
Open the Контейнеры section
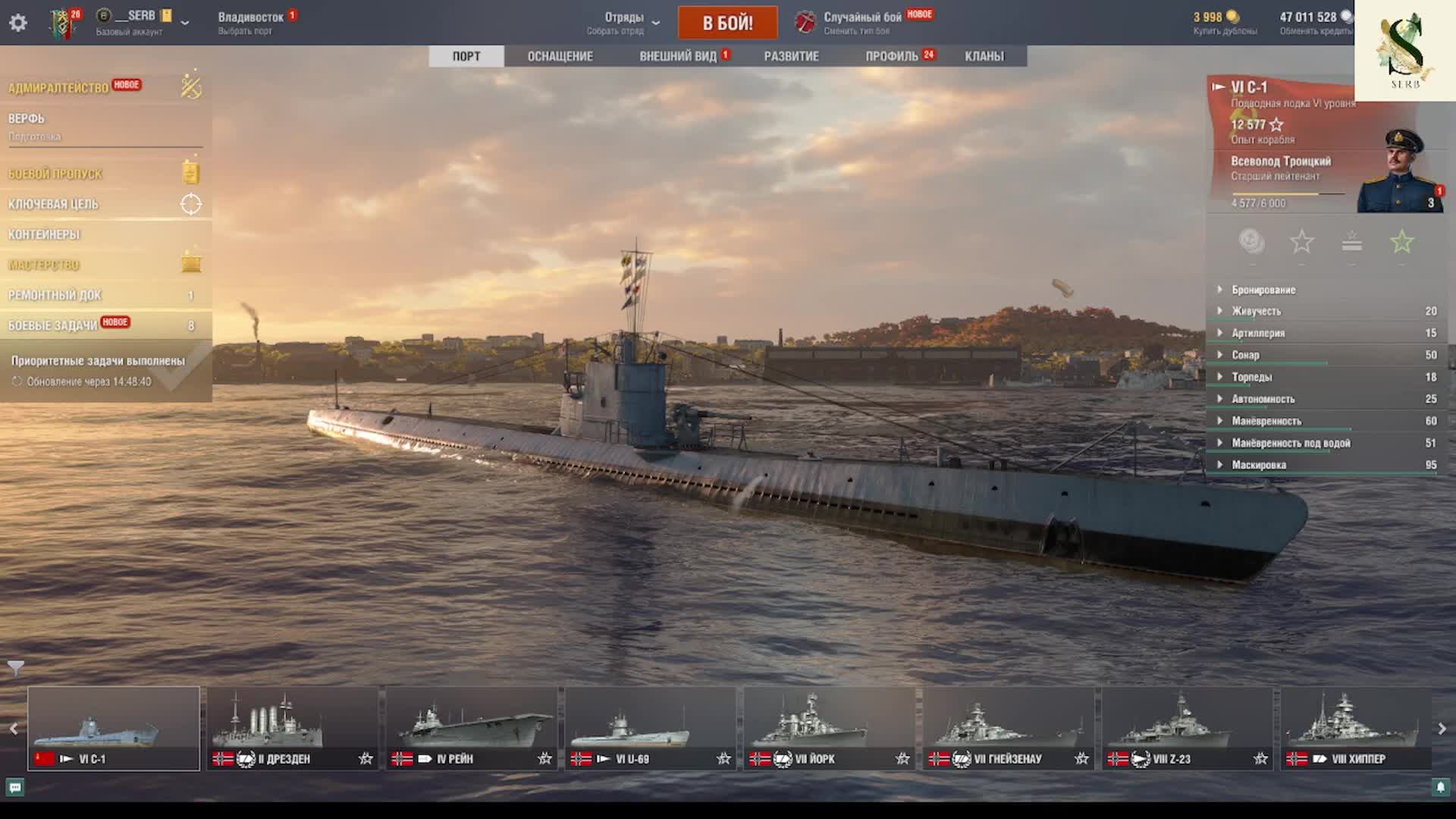pos(44,234)
